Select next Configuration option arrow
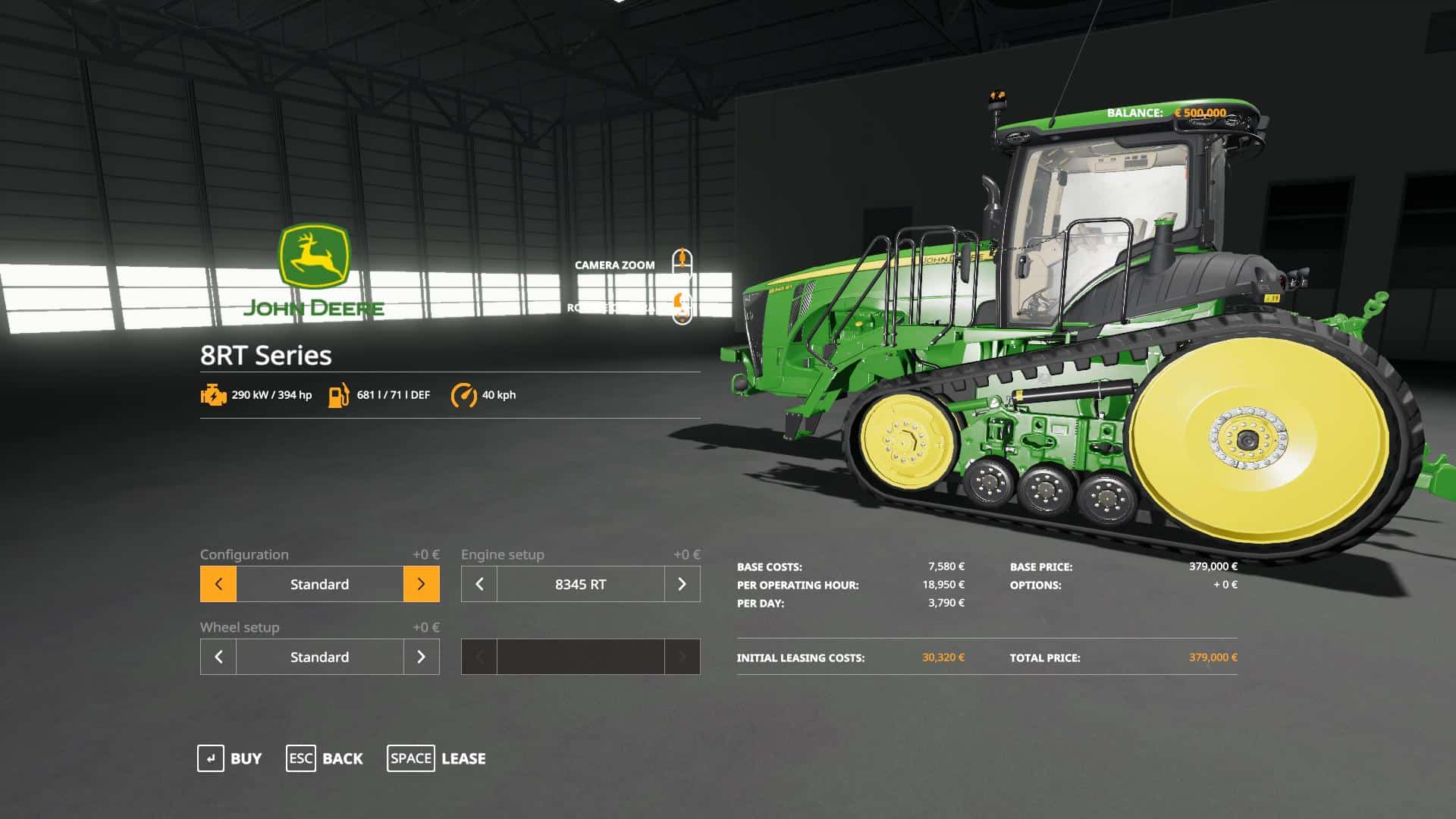The width and height of the screenshot is (1456, 819). [x=422, y=584]
